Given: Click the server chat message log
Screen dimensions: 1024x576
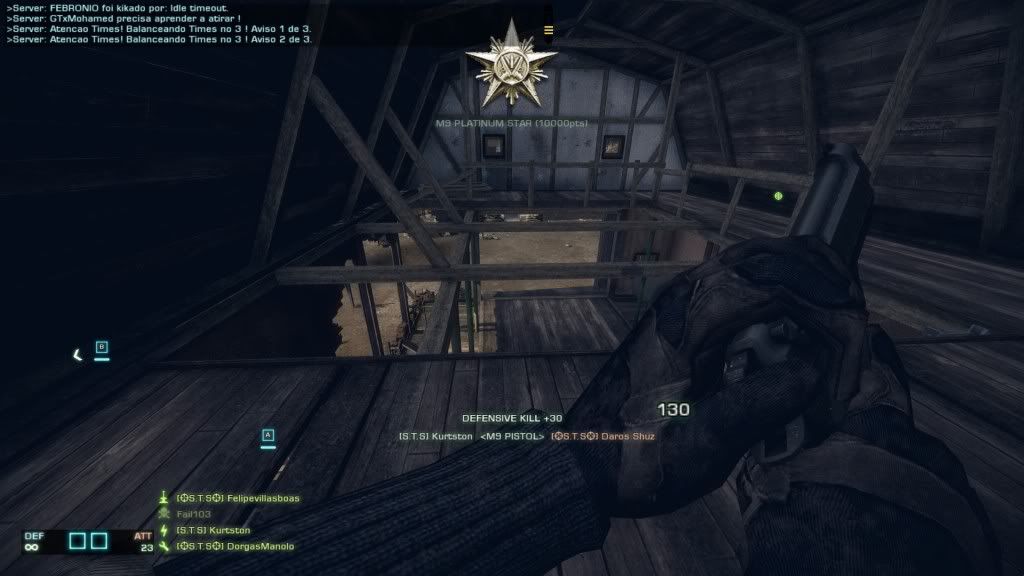Looking at the screenshot, I should coord(160,24).
